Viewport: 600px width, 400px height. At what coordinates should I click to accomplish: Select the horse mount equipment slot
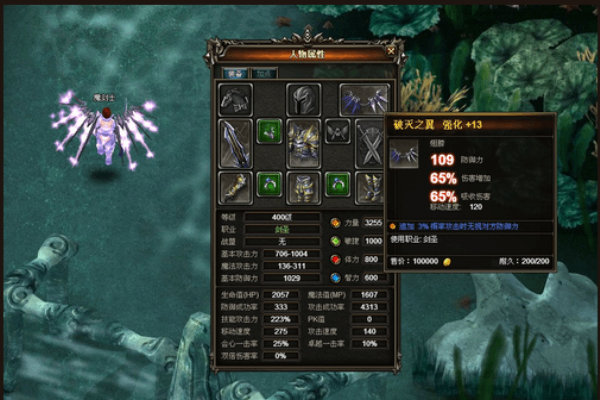coord(236,101)
